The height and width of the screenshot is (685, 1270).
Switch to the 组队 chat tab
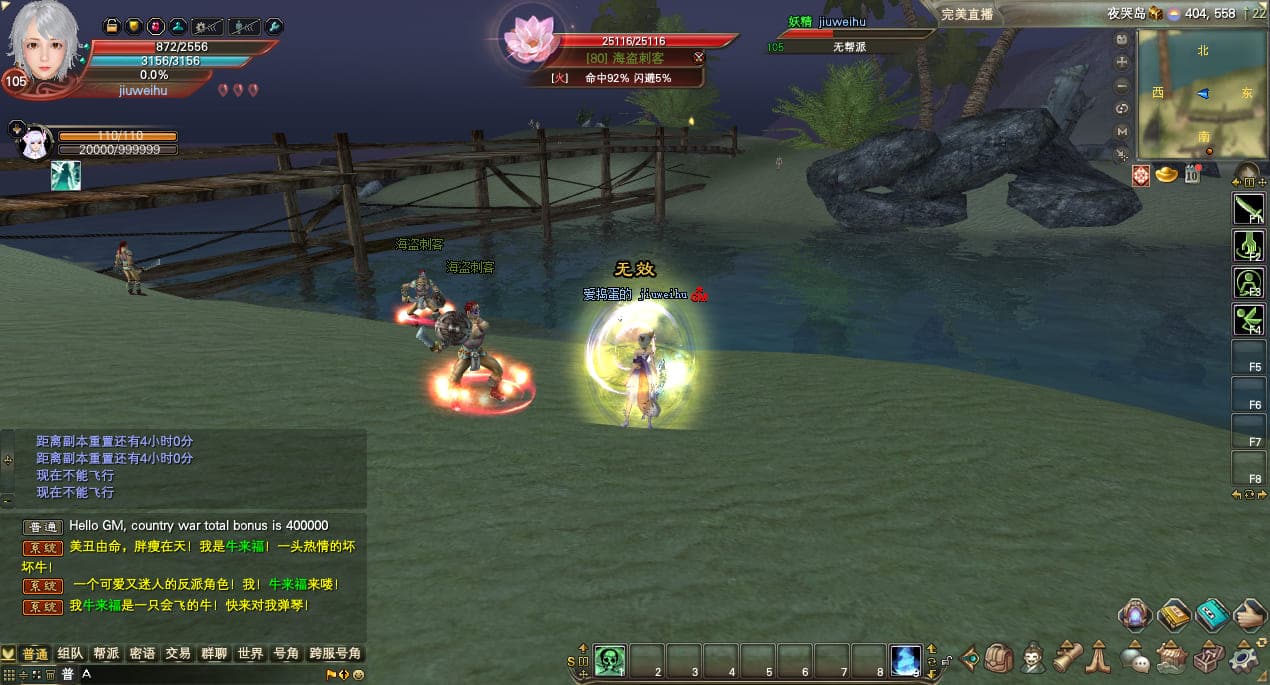click(70, 653)
